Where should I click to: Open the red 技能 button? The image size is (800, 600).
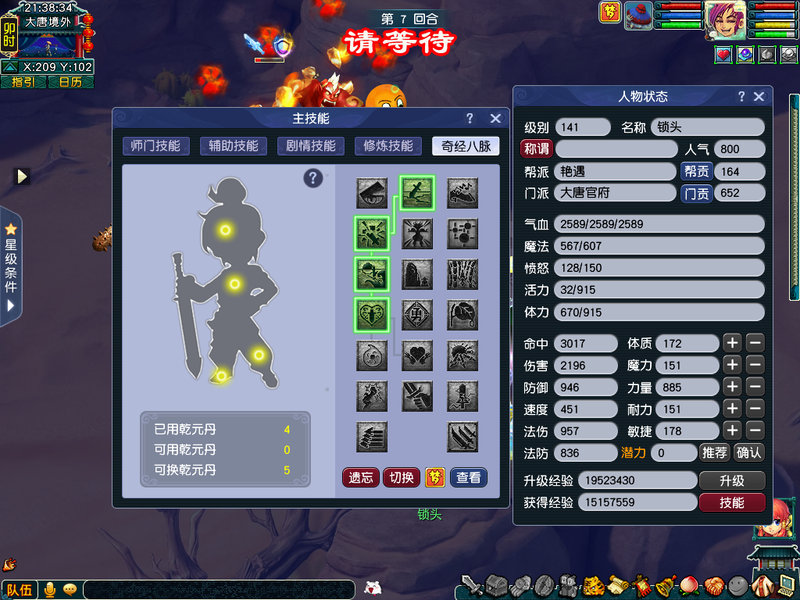coord(733,502)
